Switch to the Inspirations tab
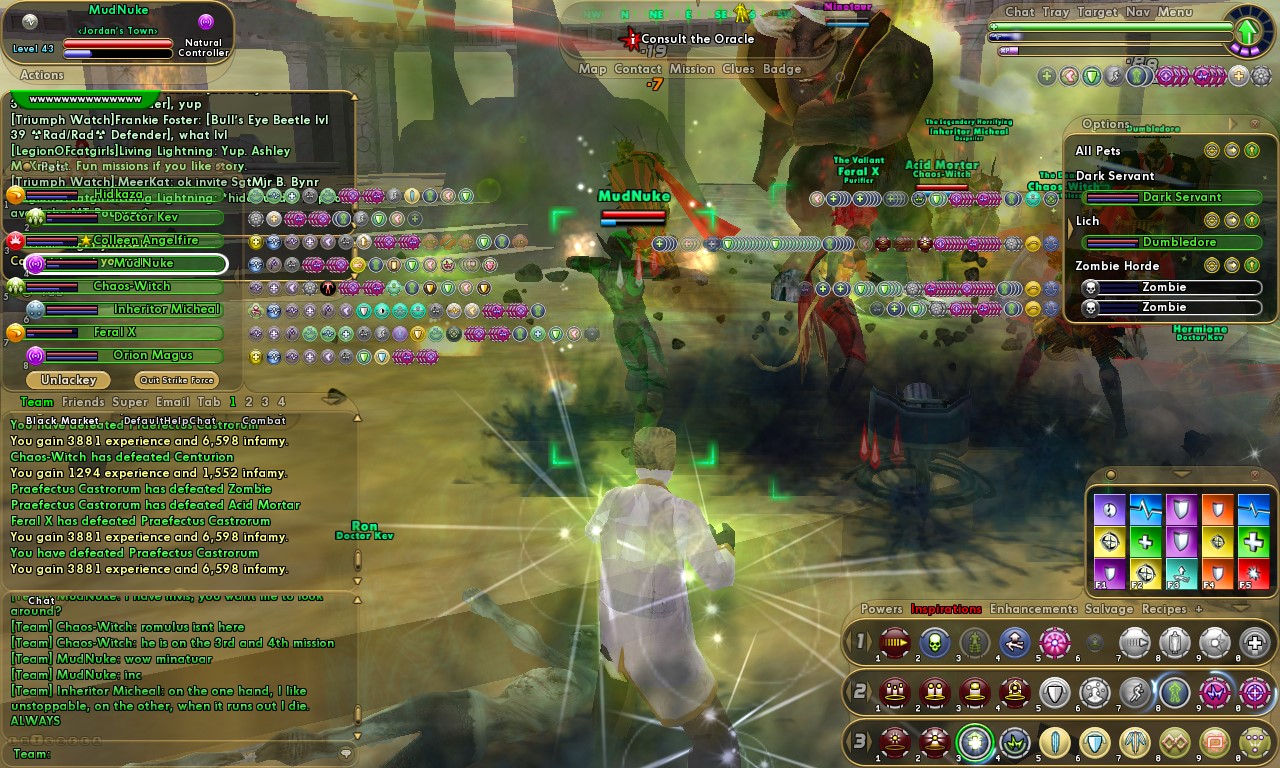Screen dimensions: 1280x768 coord(946,609)
